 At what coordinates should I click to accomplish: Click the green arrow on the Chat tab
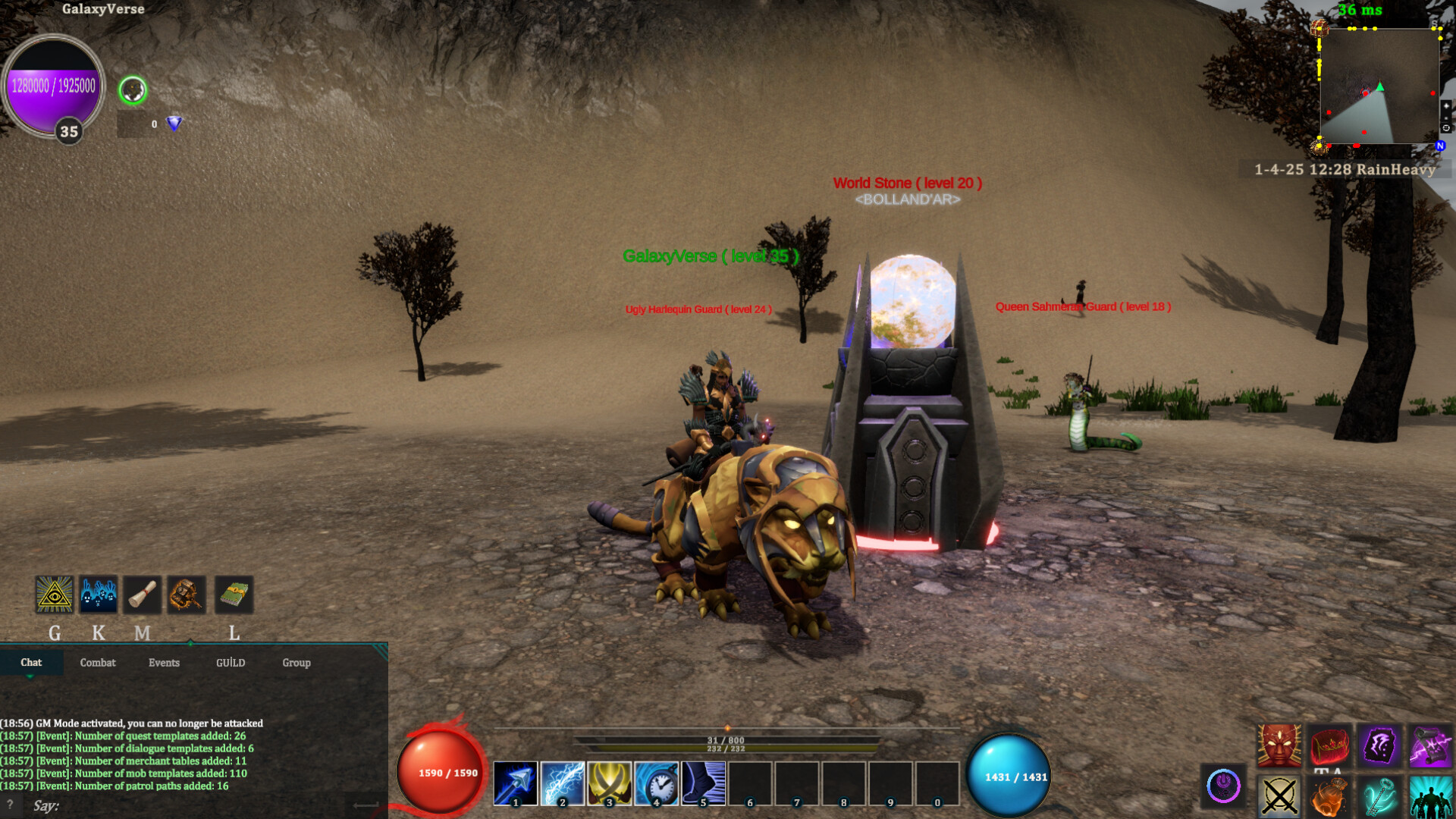click(30, 676)
